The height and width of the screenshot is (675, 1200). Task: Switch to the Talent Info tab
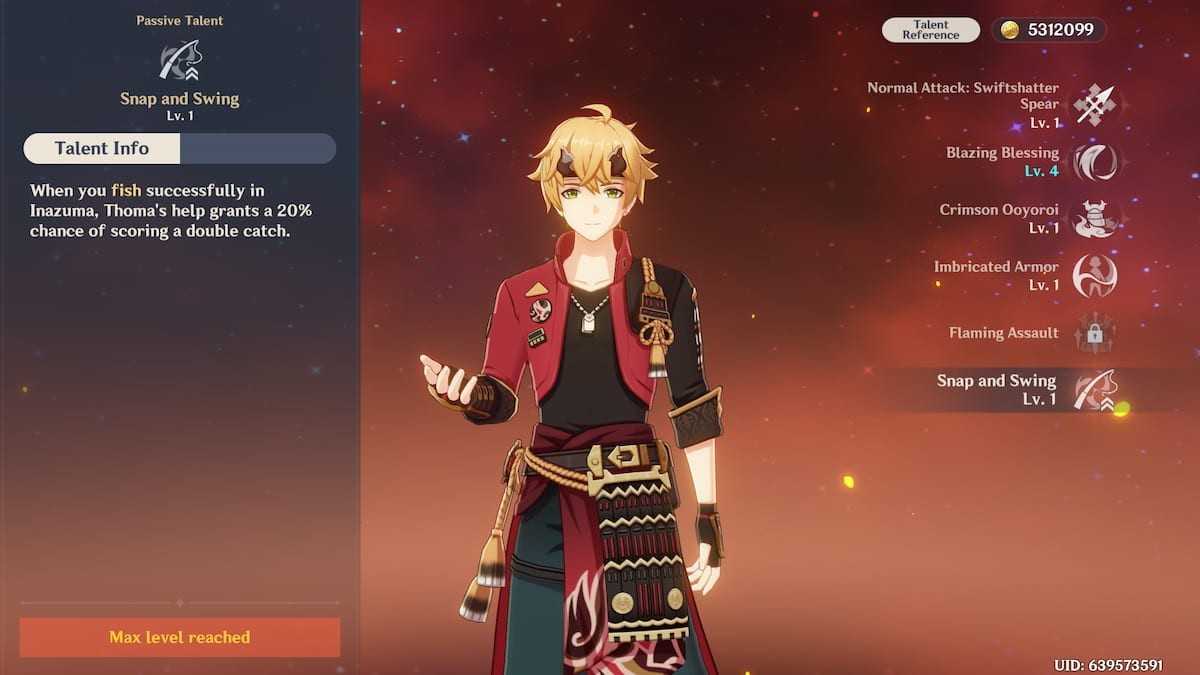point(102,149)
